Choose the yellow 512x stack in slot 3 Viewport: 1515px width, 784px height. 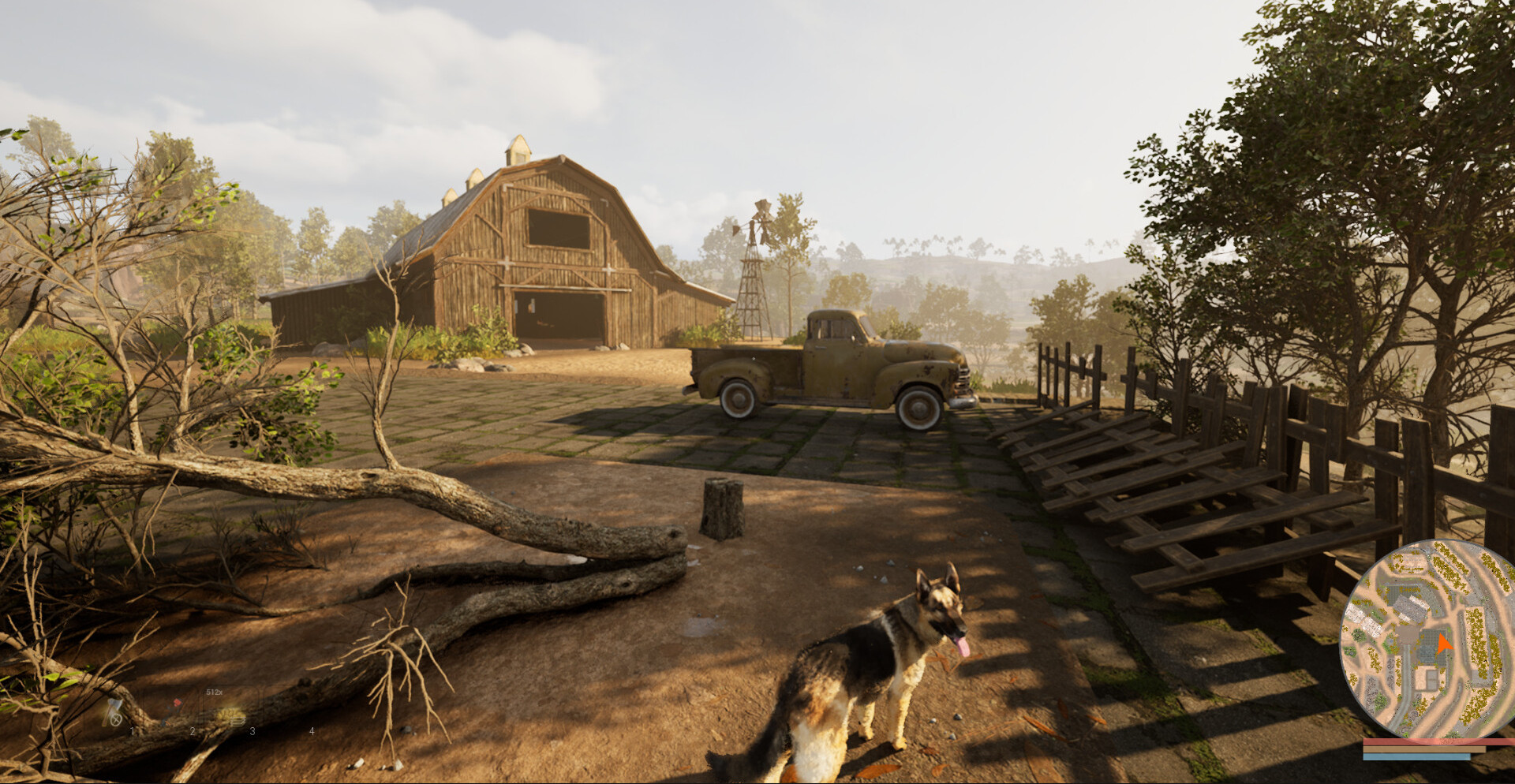[232, 715]
